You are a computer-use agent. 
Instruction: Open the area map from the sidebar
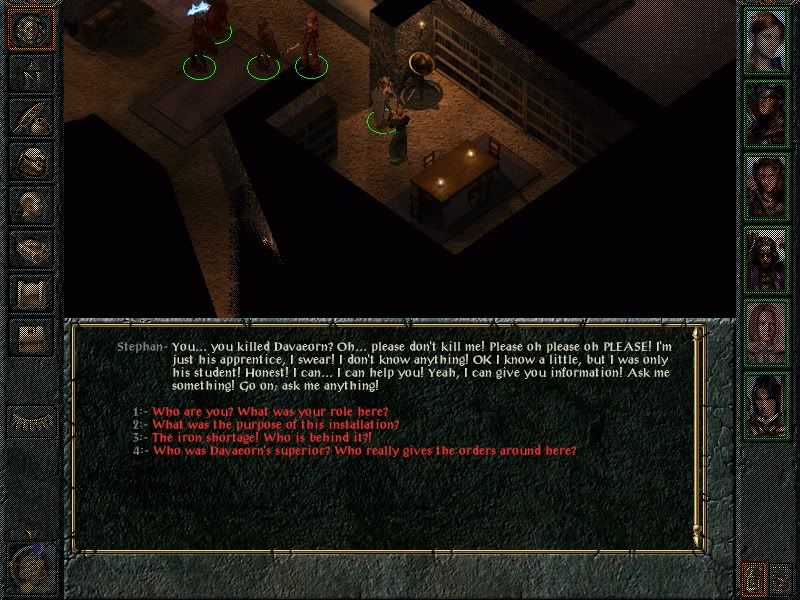[x=30, y=73]
